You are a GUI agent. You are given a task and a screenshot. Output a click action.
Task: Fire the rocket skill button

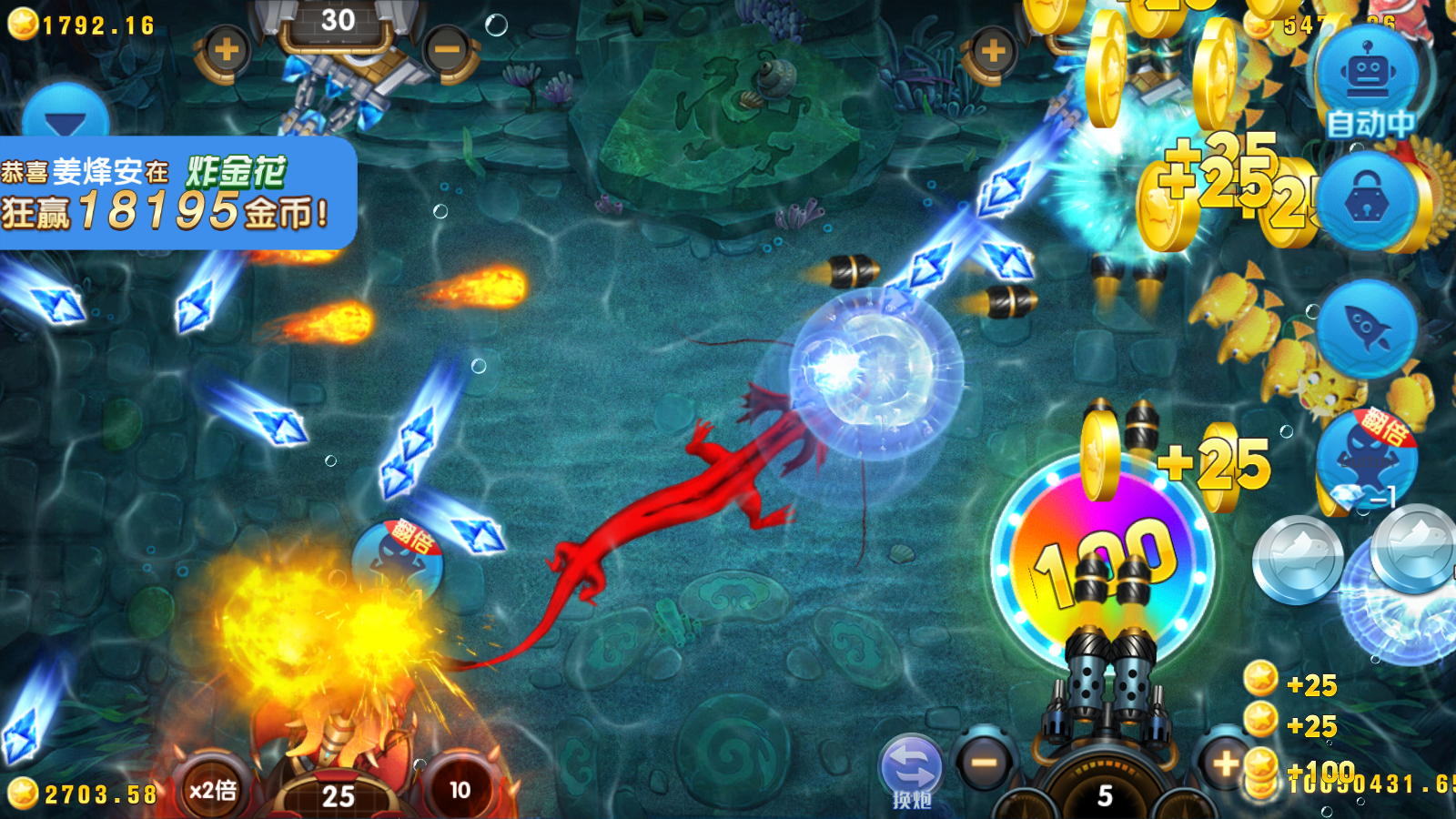(1367, 328)
